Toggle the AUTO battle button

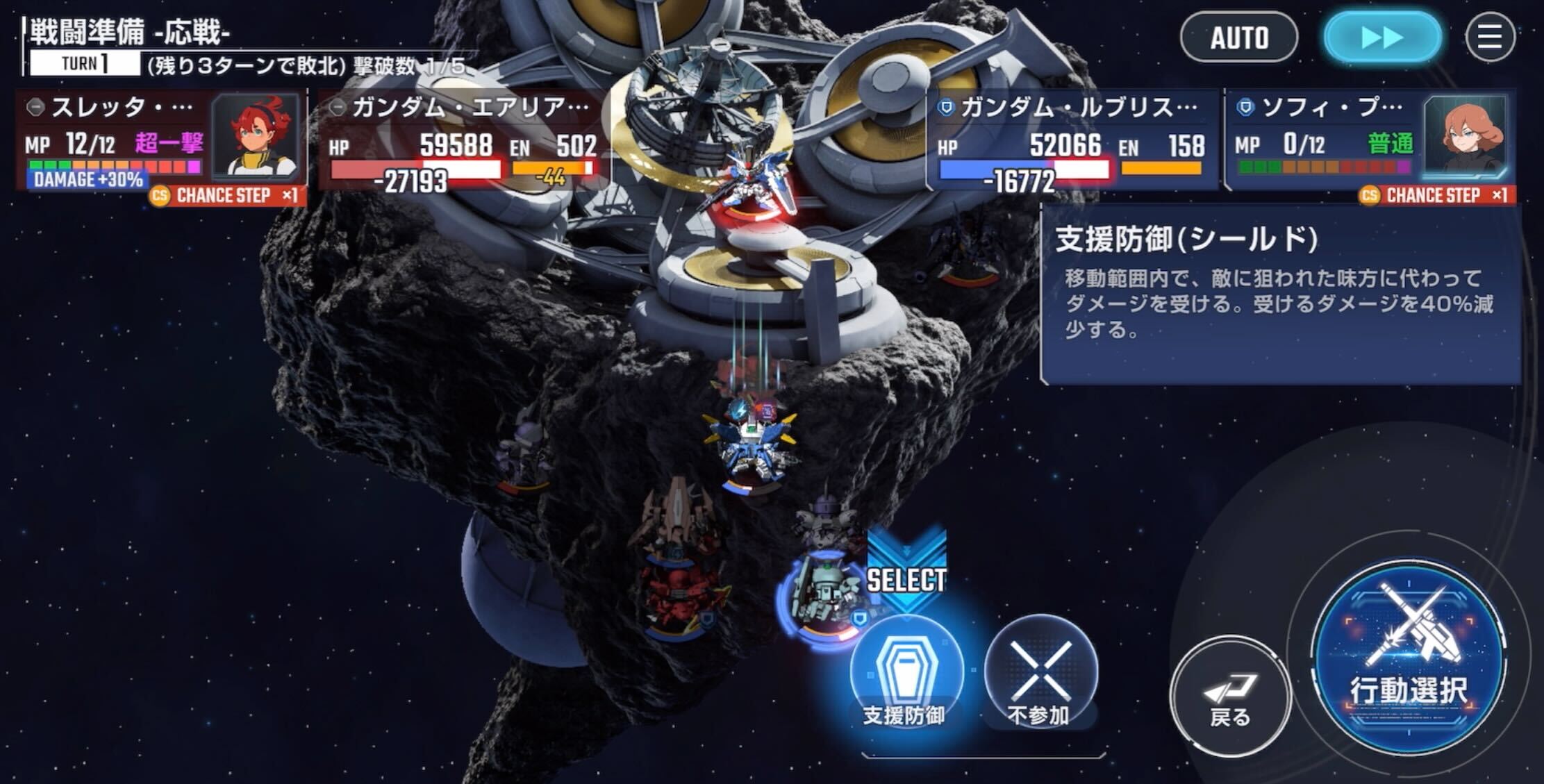point(1239,37)
